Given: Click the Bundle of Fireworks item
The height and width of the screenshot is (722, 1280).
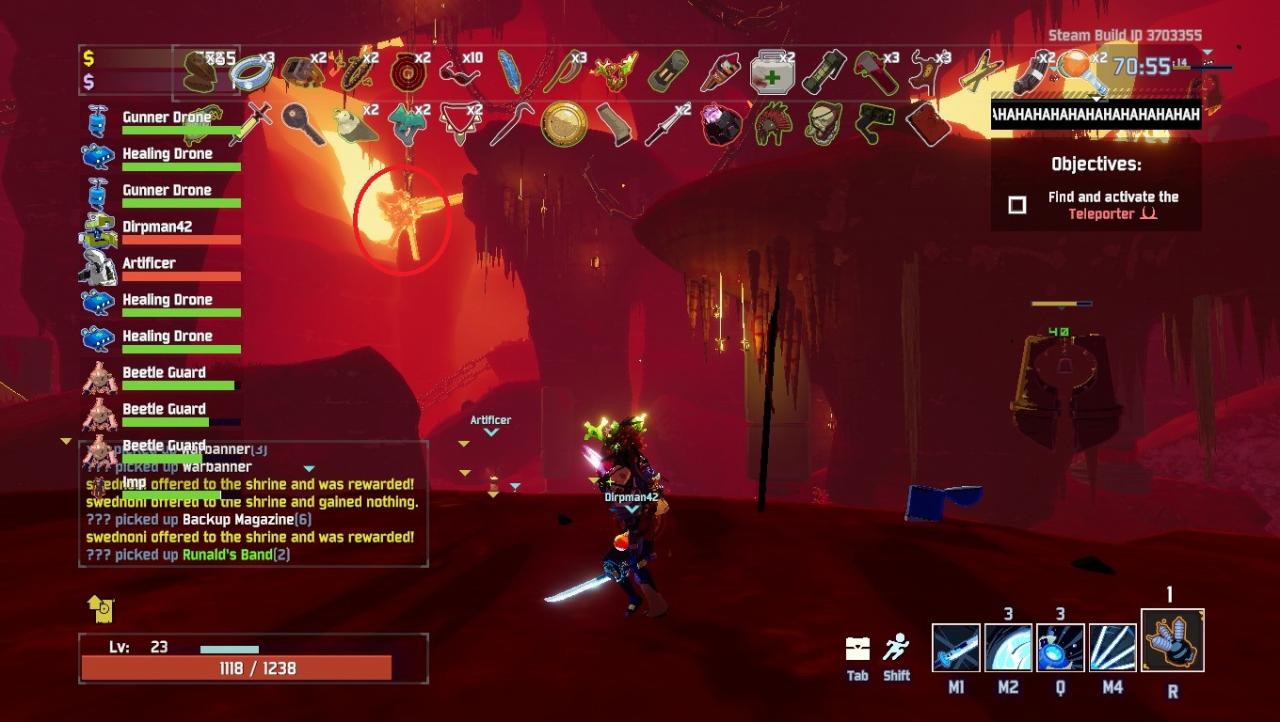Looking at the screenshot, I should [720, 72].
